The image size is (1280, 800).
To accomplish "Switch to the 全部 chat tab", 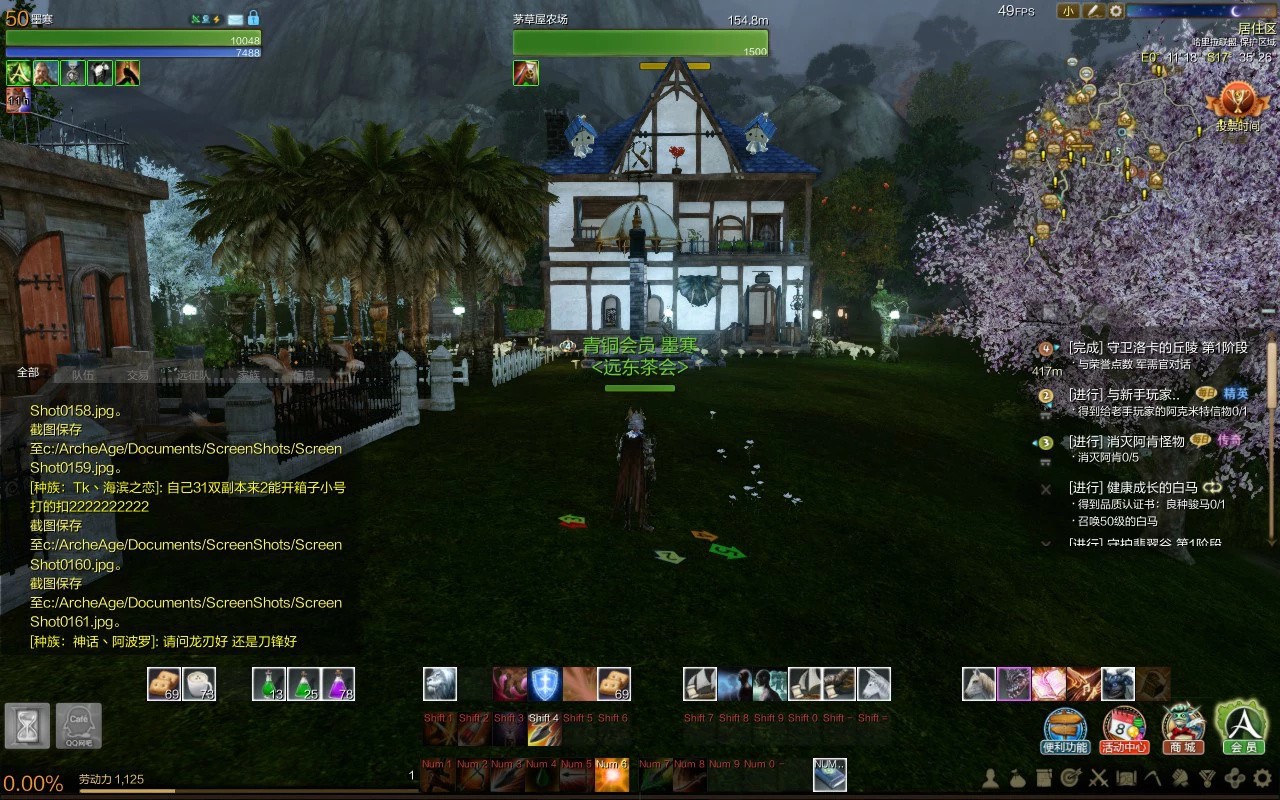I will tap(28, 373).
